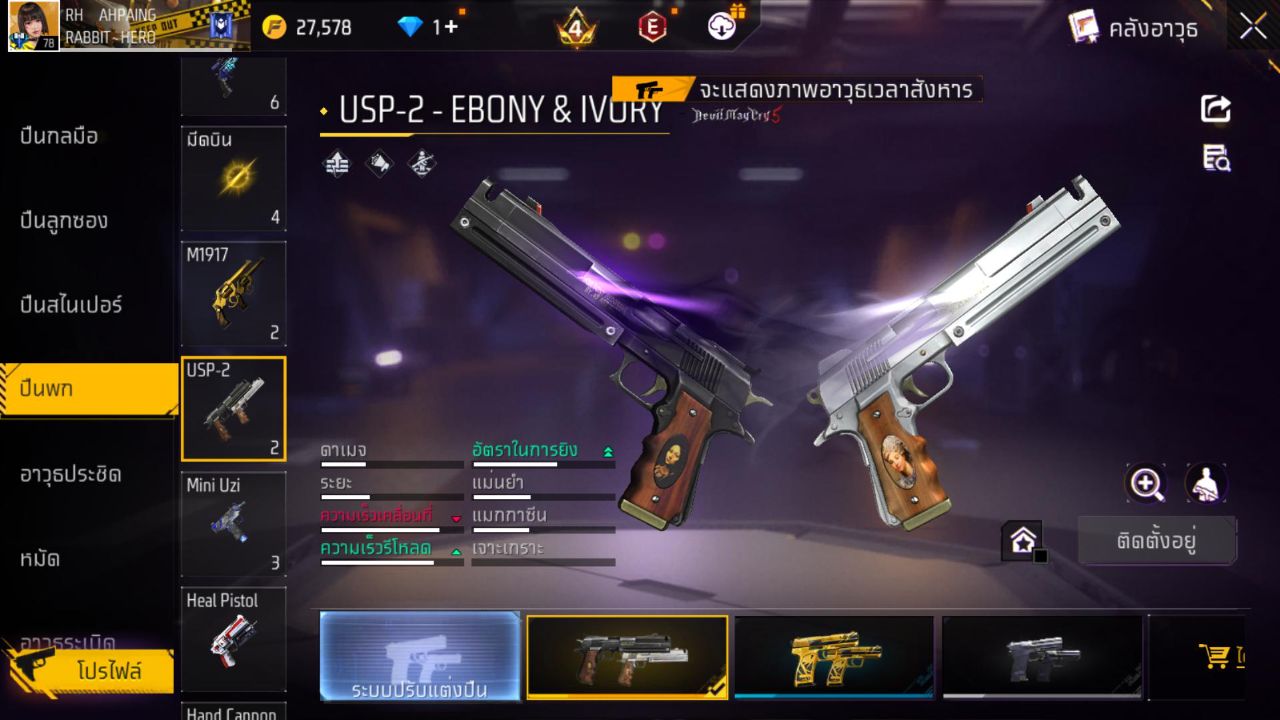Select Mini Uzi from the weapon list
Screen dimensions: 1280x720
coord(232,523)
